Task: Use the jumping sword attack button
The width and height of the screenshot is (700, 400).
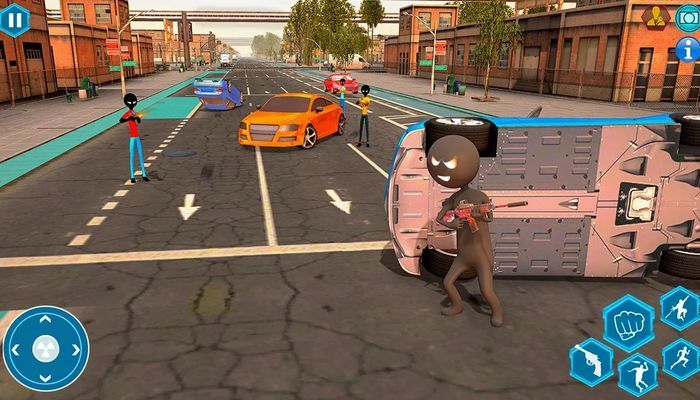Action: pos(681,307)
